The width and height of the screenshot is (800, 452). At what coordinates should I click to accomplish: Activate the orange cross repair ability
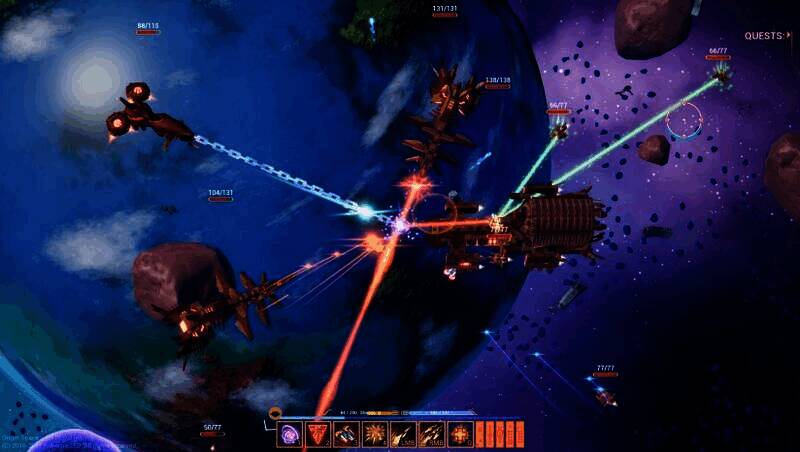[460, 434]
